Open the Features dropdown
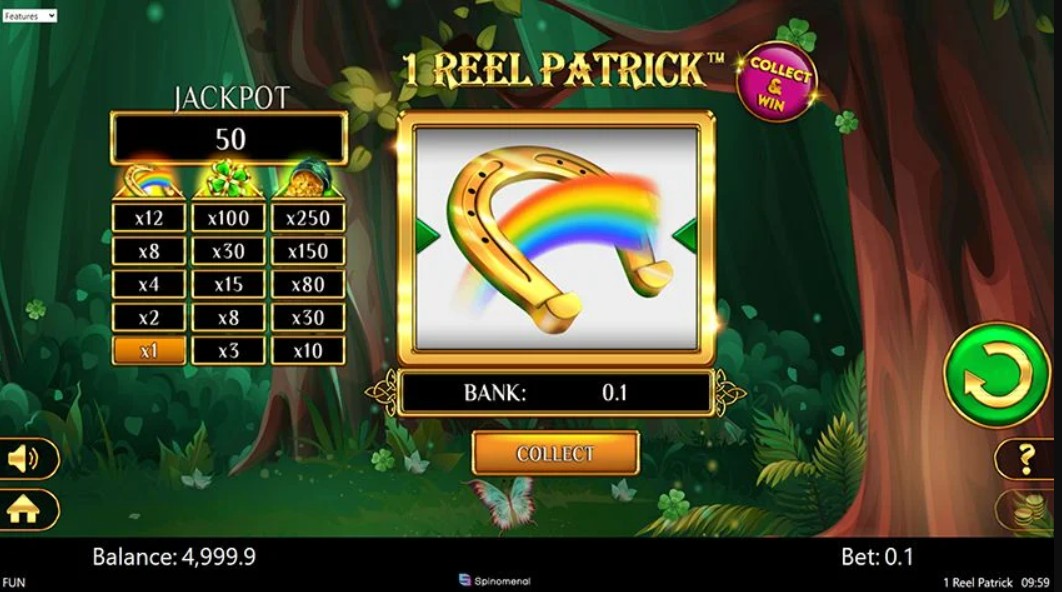Screen dimensions: 1062x592 29,16
